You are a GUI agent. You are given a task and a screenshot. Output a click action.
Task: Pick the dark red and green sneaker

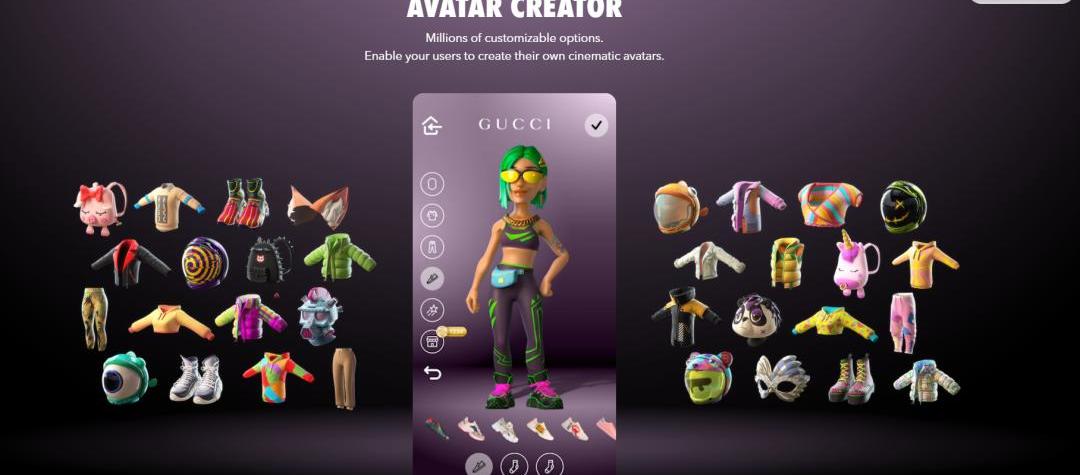click(x=437, y=428)
